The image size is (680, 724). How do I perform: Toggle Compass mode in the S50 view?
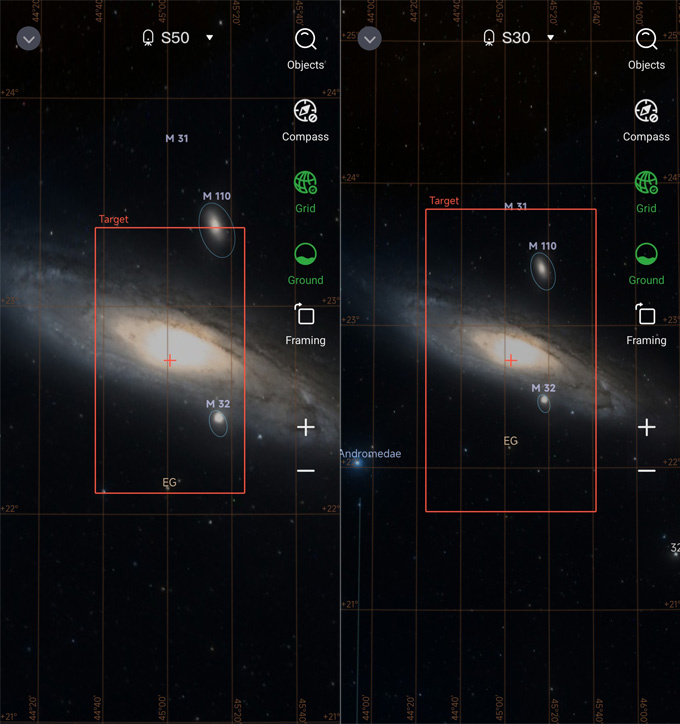[x=306, y=111]
